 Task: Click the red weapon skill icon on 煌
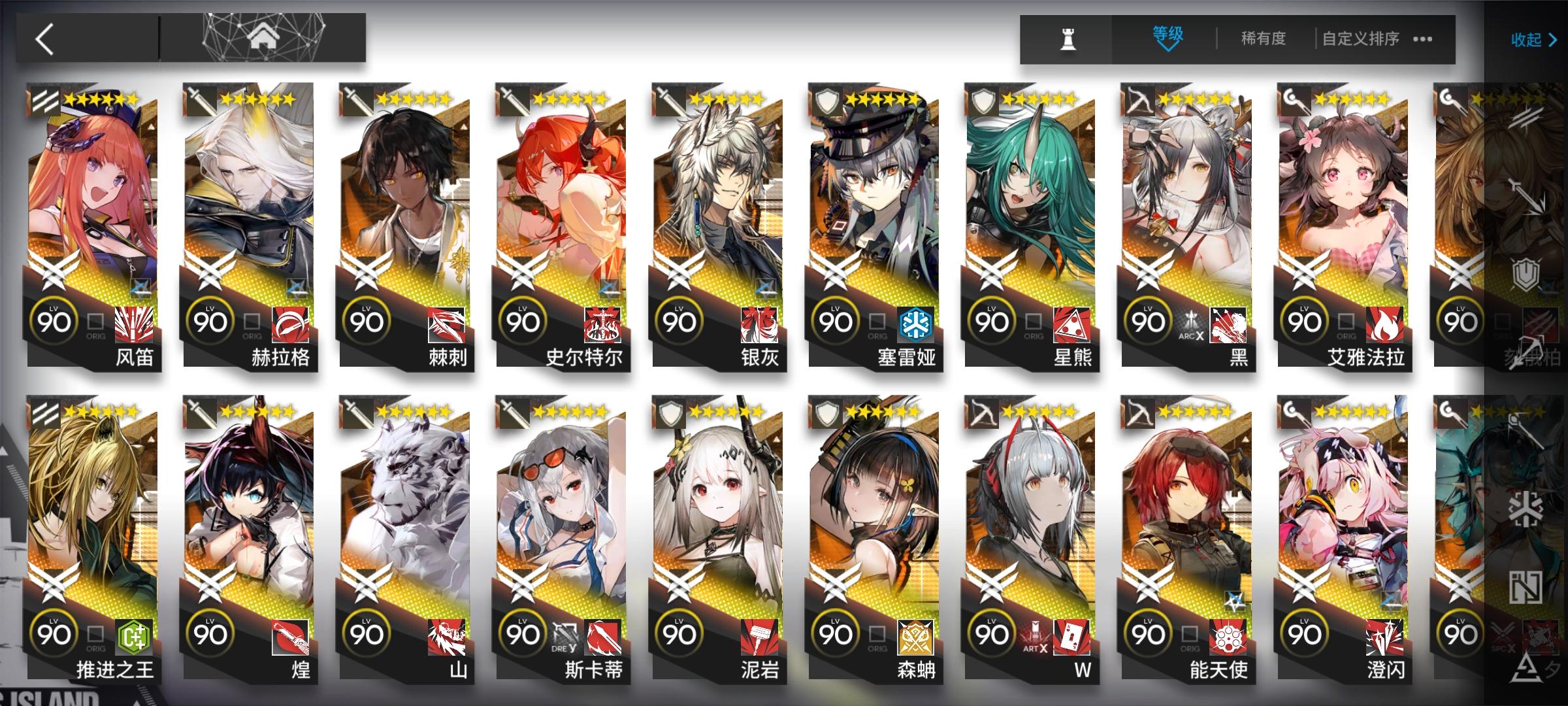tap(289, 636)
